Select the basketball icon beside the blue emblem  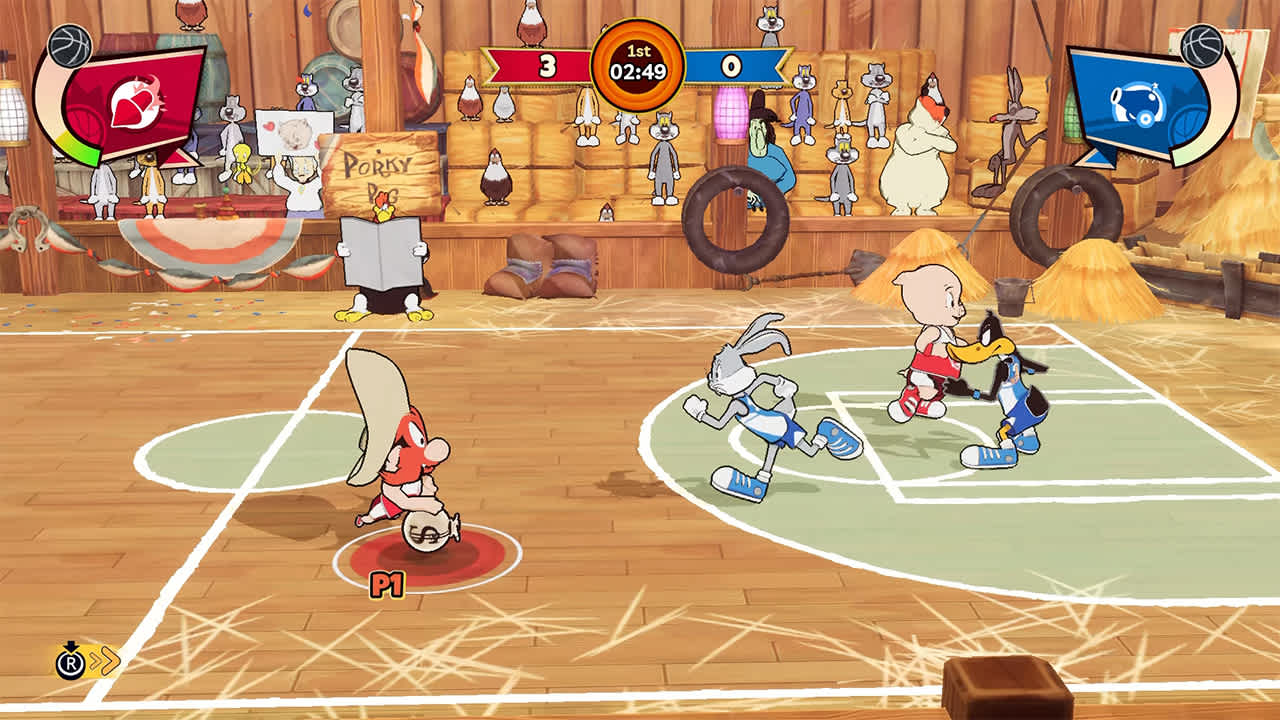[1202, 47]
